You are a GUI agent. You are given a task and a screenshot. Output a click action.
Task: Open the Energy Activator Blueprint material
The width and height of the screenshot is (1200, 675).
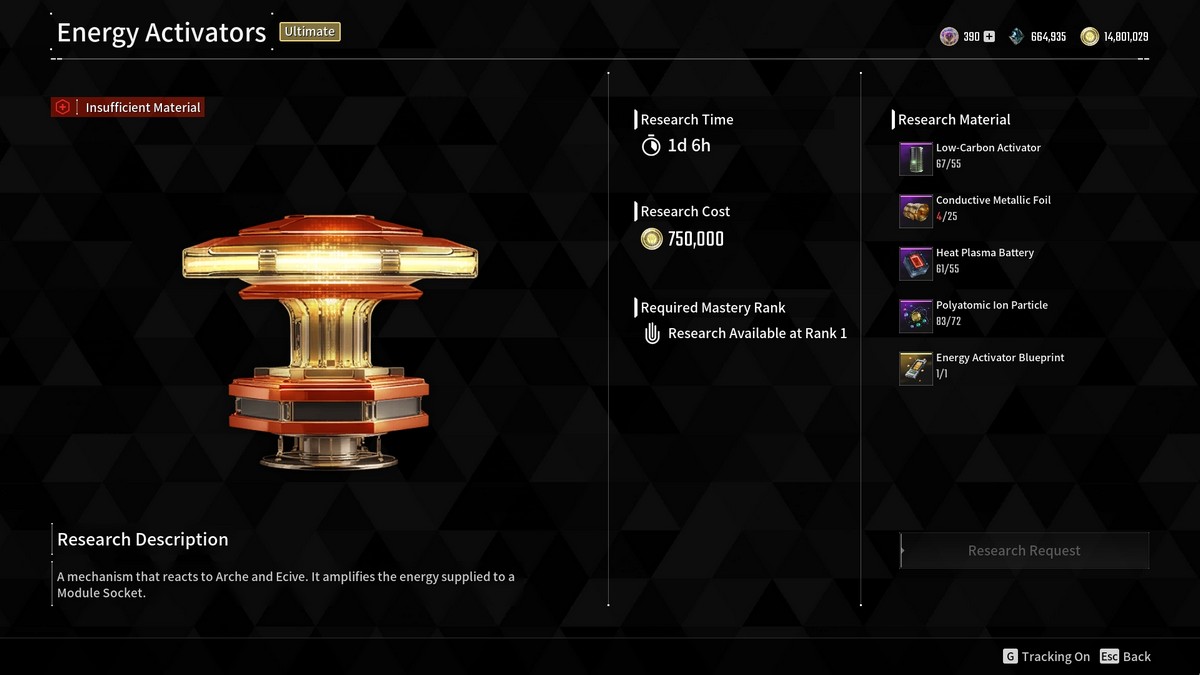click(x=916, y=368)
